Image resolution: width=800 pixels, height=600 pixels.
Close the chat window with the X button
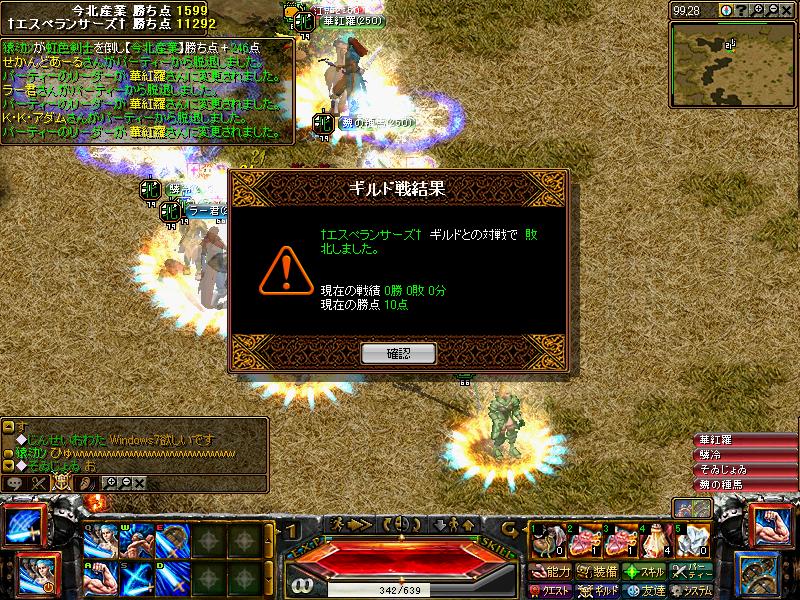(x=140, y=482)
